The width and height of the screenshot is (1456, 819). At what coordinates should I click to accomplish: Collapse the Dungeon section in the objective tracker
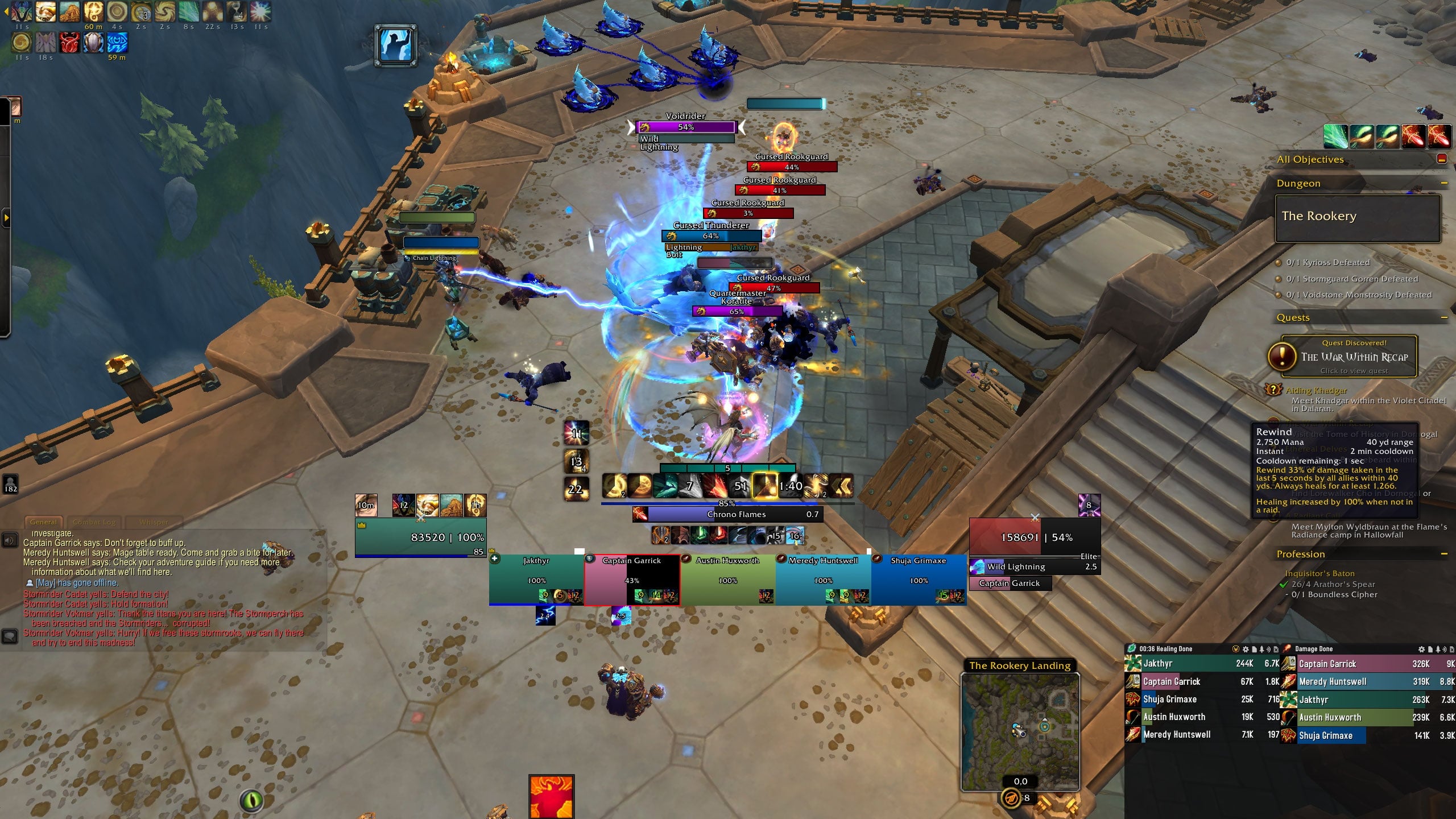(1445, 183)
